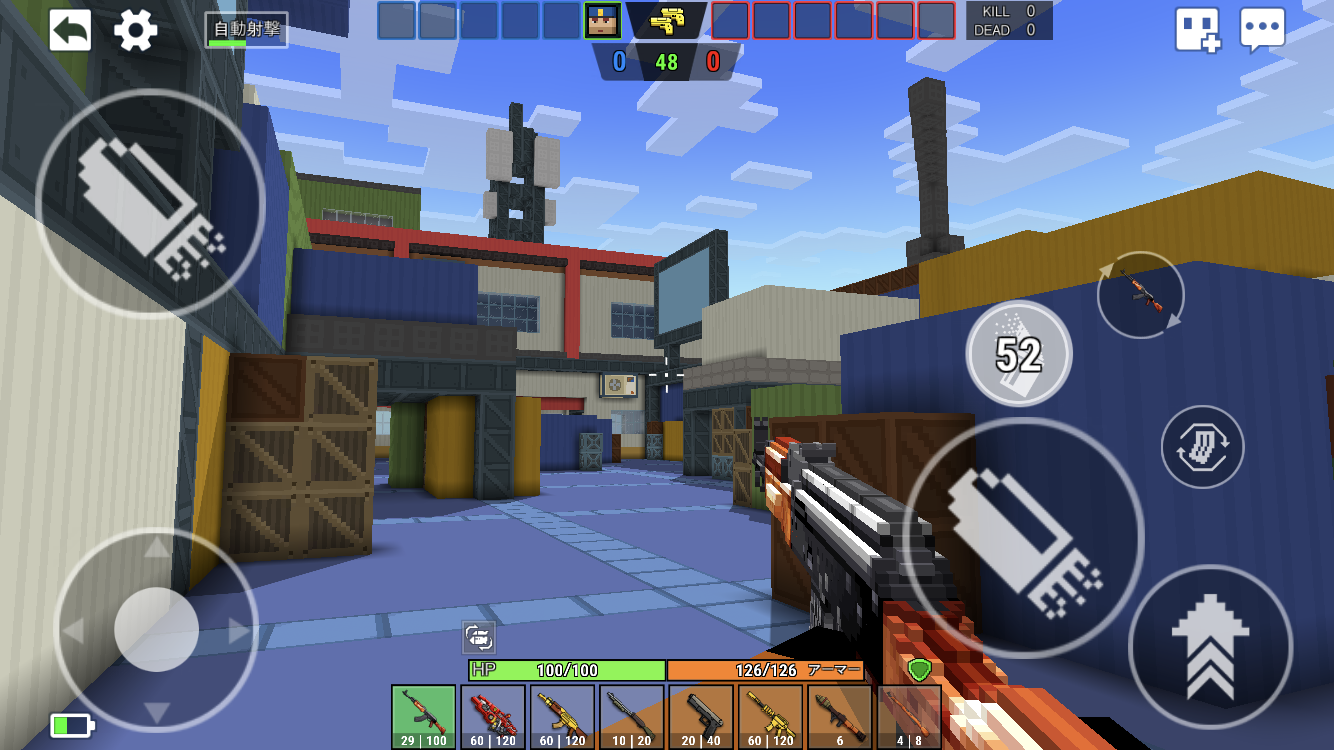Hit the reload magazine button
The width and height of the screenshot is (1334, 750).
(1202, 446)
